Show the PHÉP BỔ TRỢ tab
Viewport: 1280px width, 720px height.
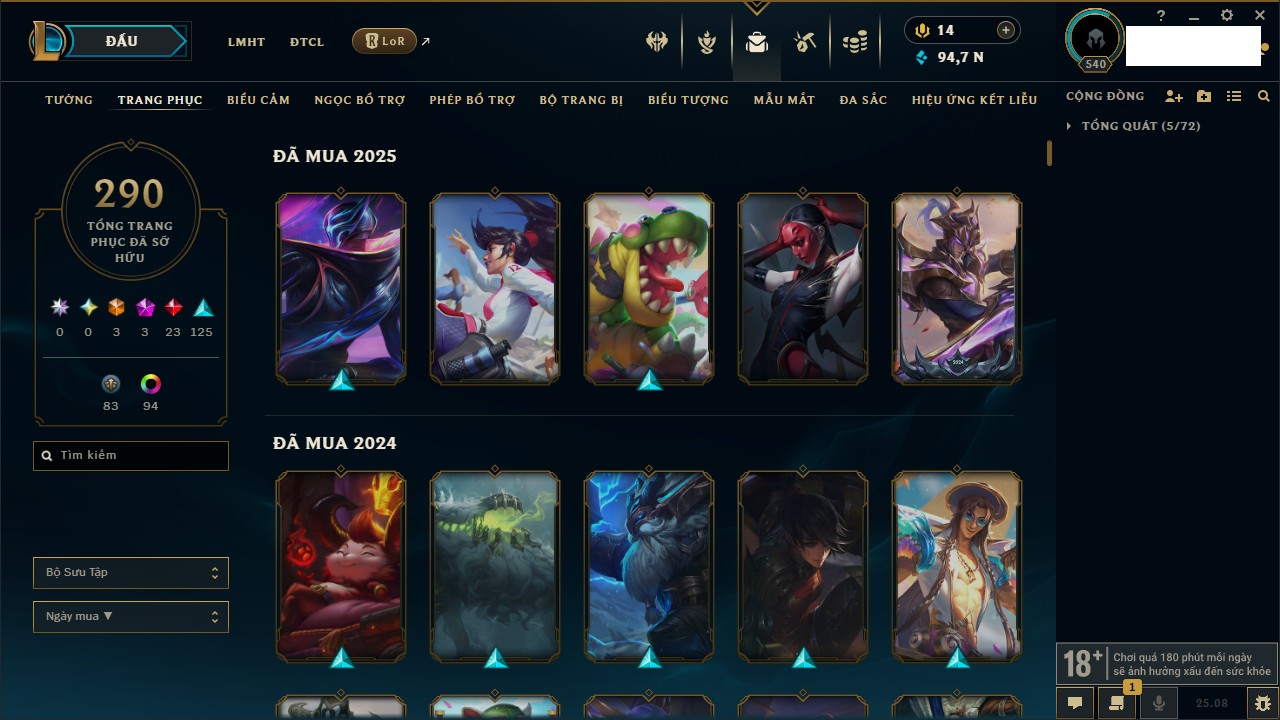pos(472,100)
